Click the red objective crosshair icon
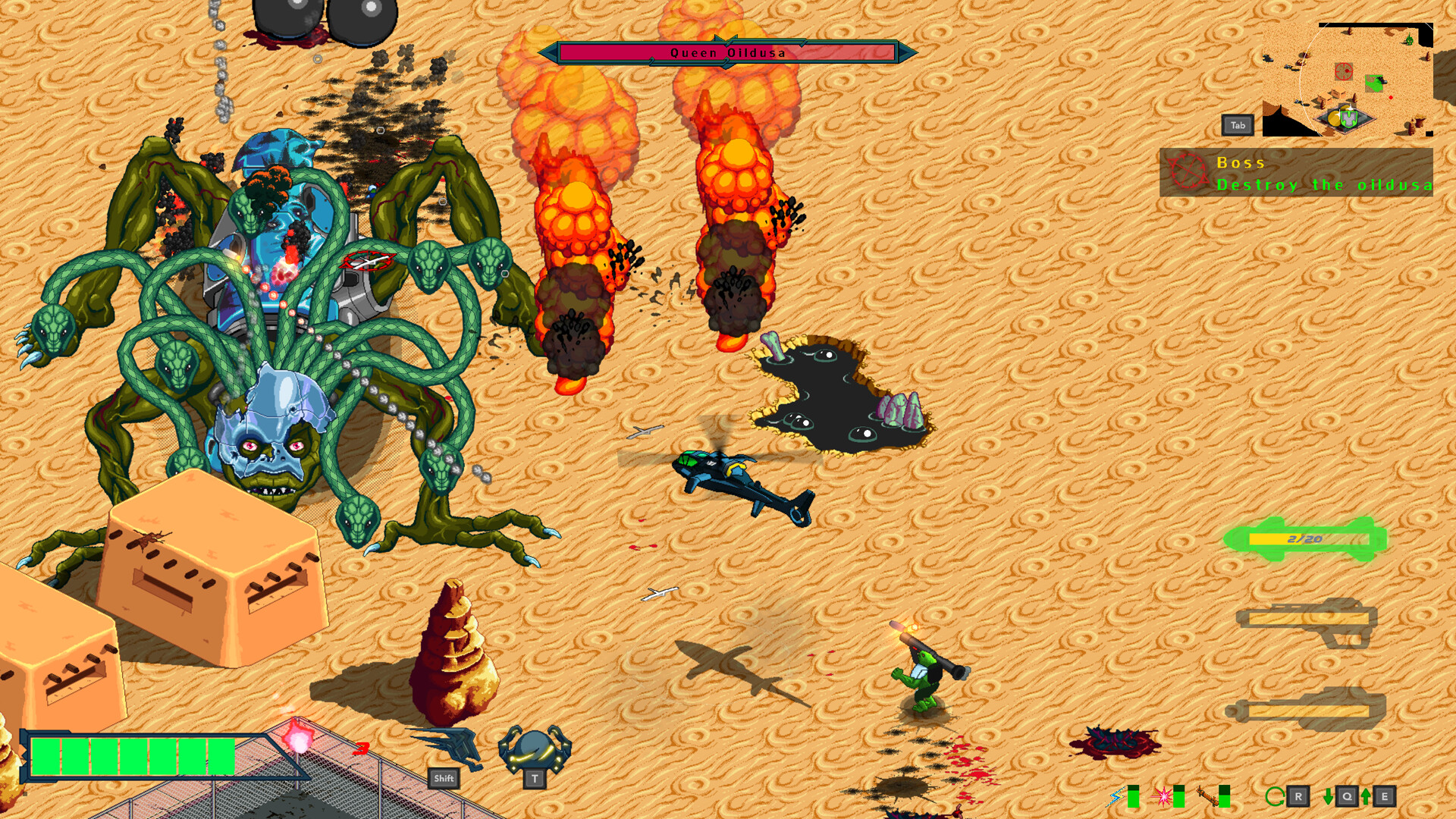Image resolution: width=1456 pixels, height=819 pixels. pos(1190,172)
